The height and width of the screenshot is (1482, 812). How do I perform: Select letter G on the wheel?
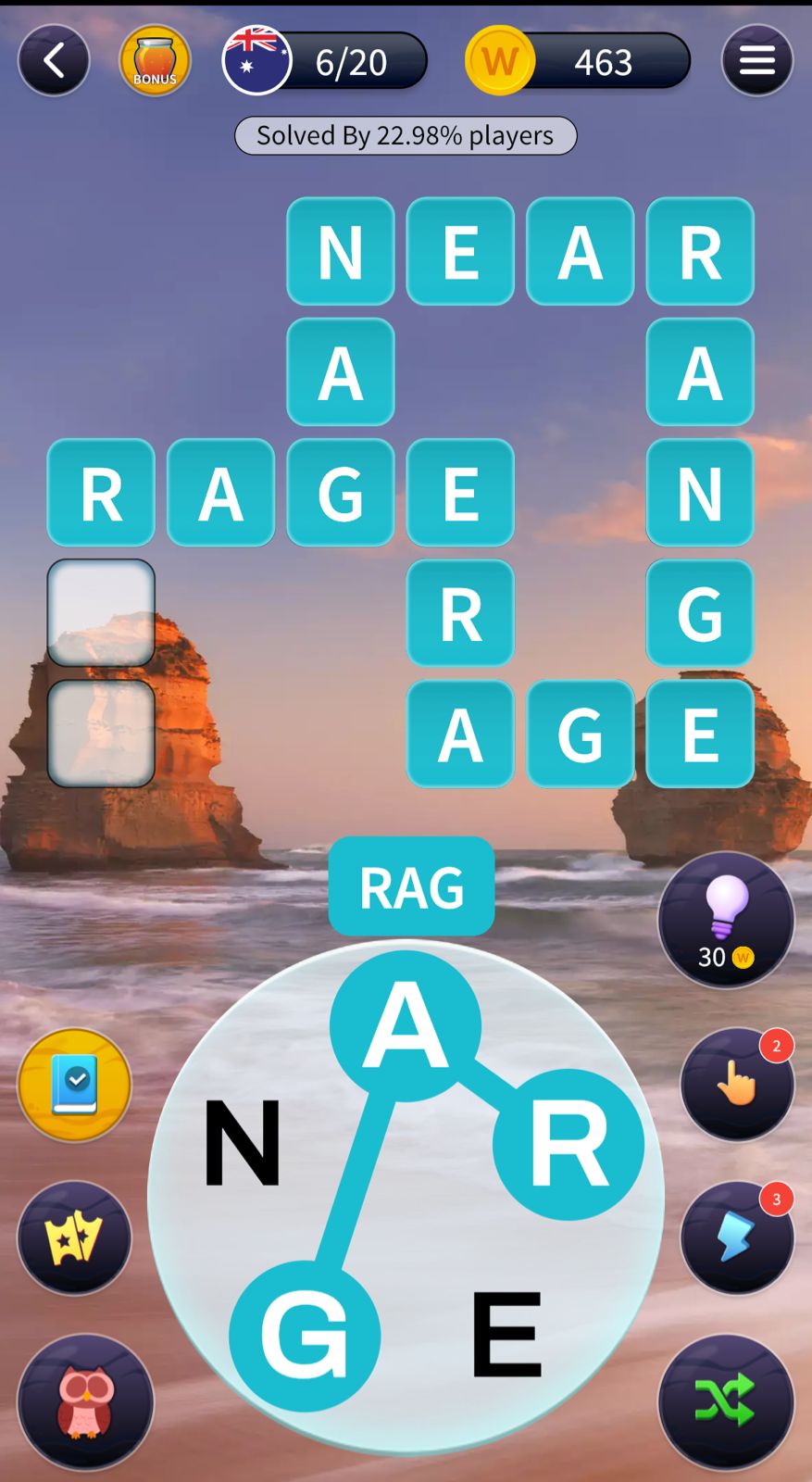(305, 1336)
